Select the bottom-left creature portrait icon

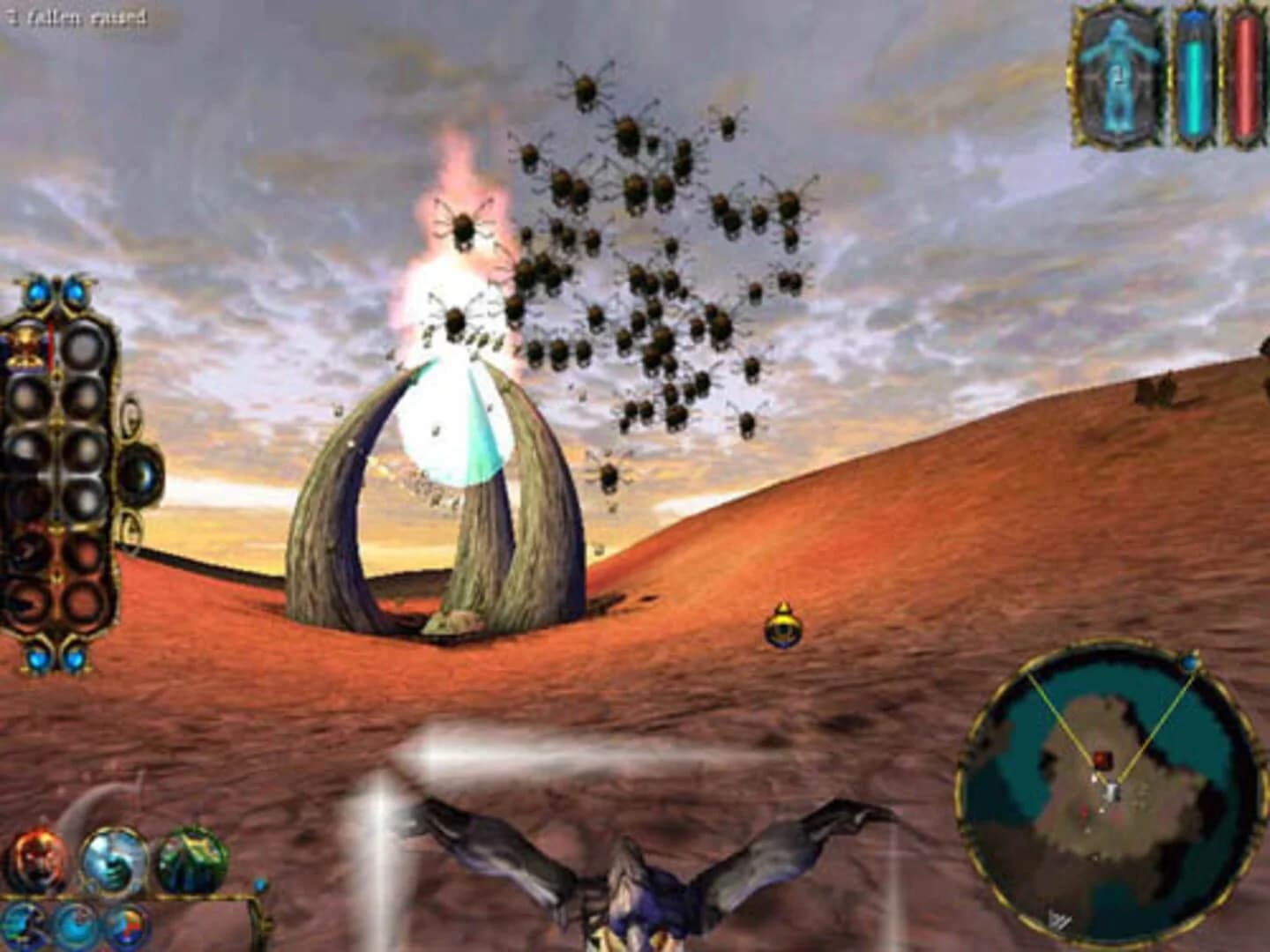click(x=35, y=858)
